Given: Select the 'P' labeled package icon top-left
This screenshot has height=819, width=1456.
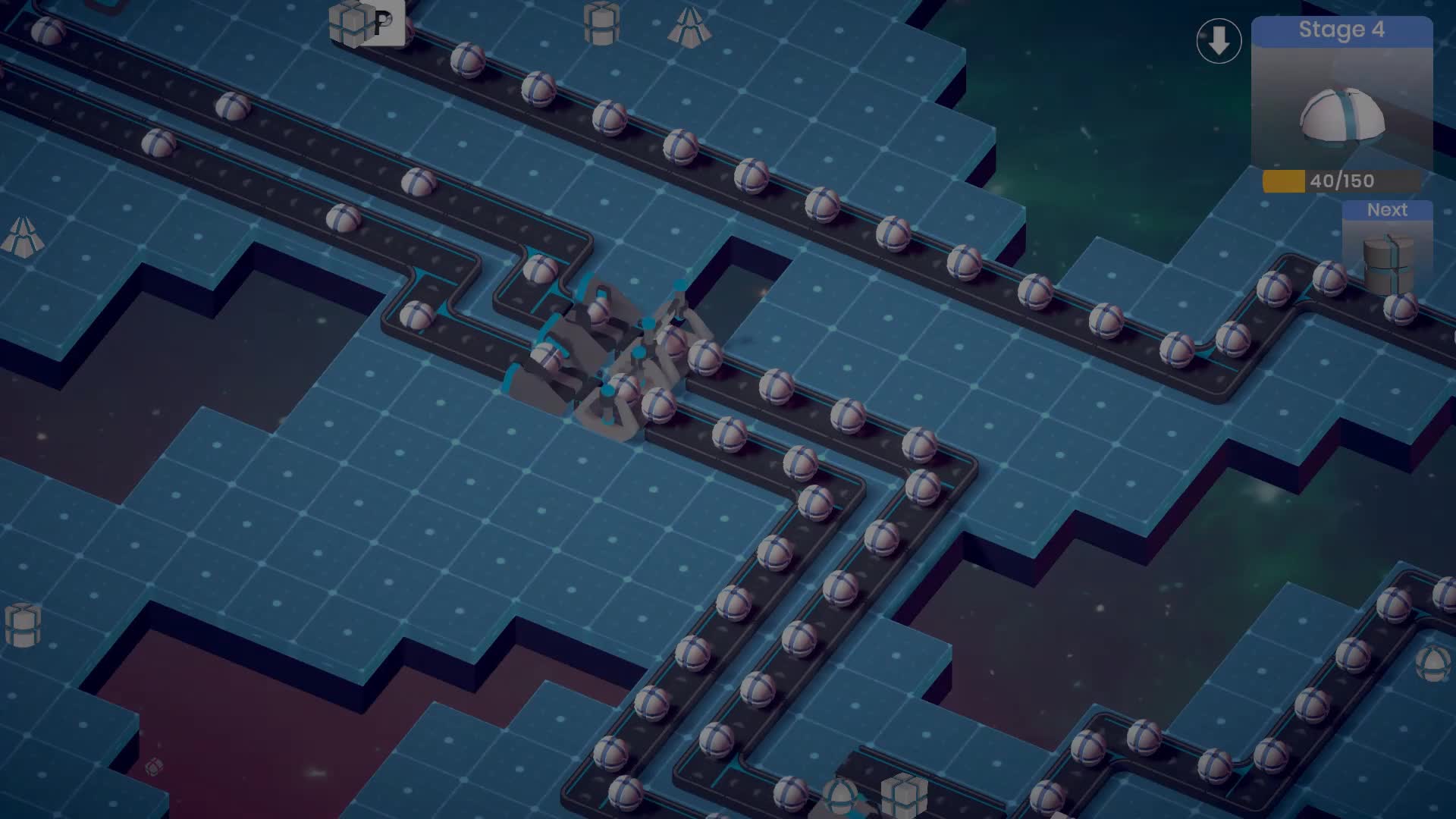Looking at the screenshot, I should [x=362, y=24].
